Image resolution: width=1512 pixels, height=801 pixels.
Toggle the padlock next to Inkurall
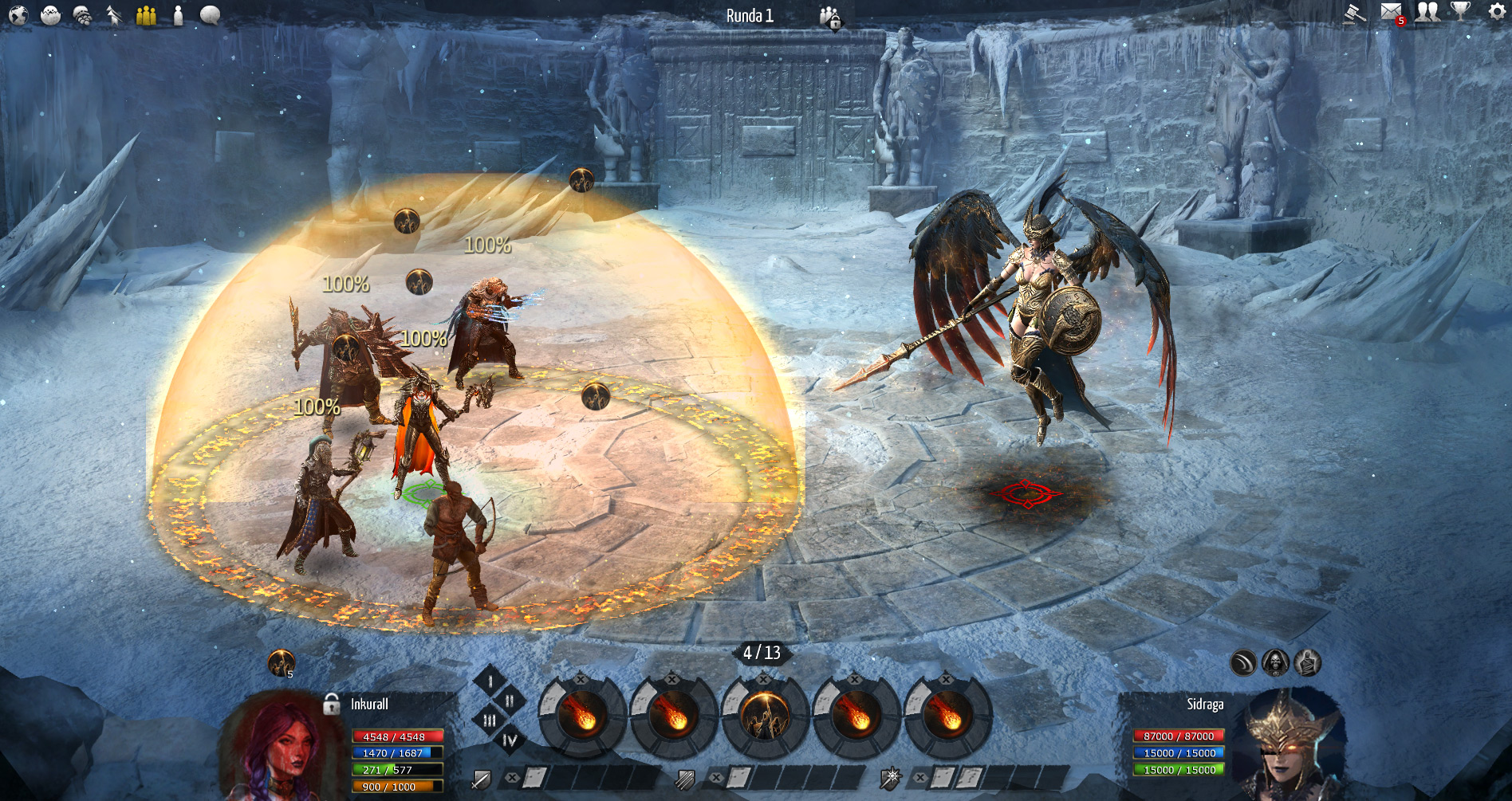[x=332, y=704]
